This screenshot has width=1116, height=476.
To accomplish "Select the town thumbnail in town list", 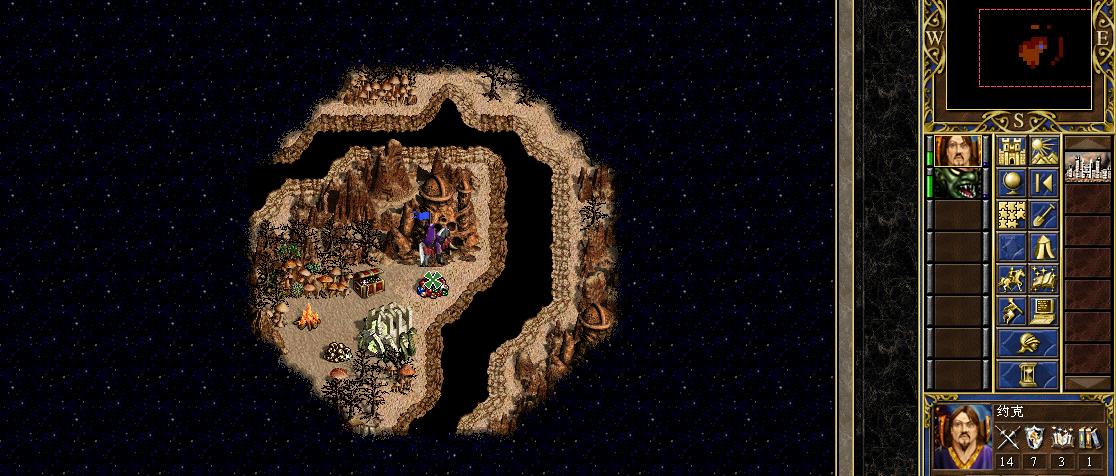I will tap(1087, 166).
